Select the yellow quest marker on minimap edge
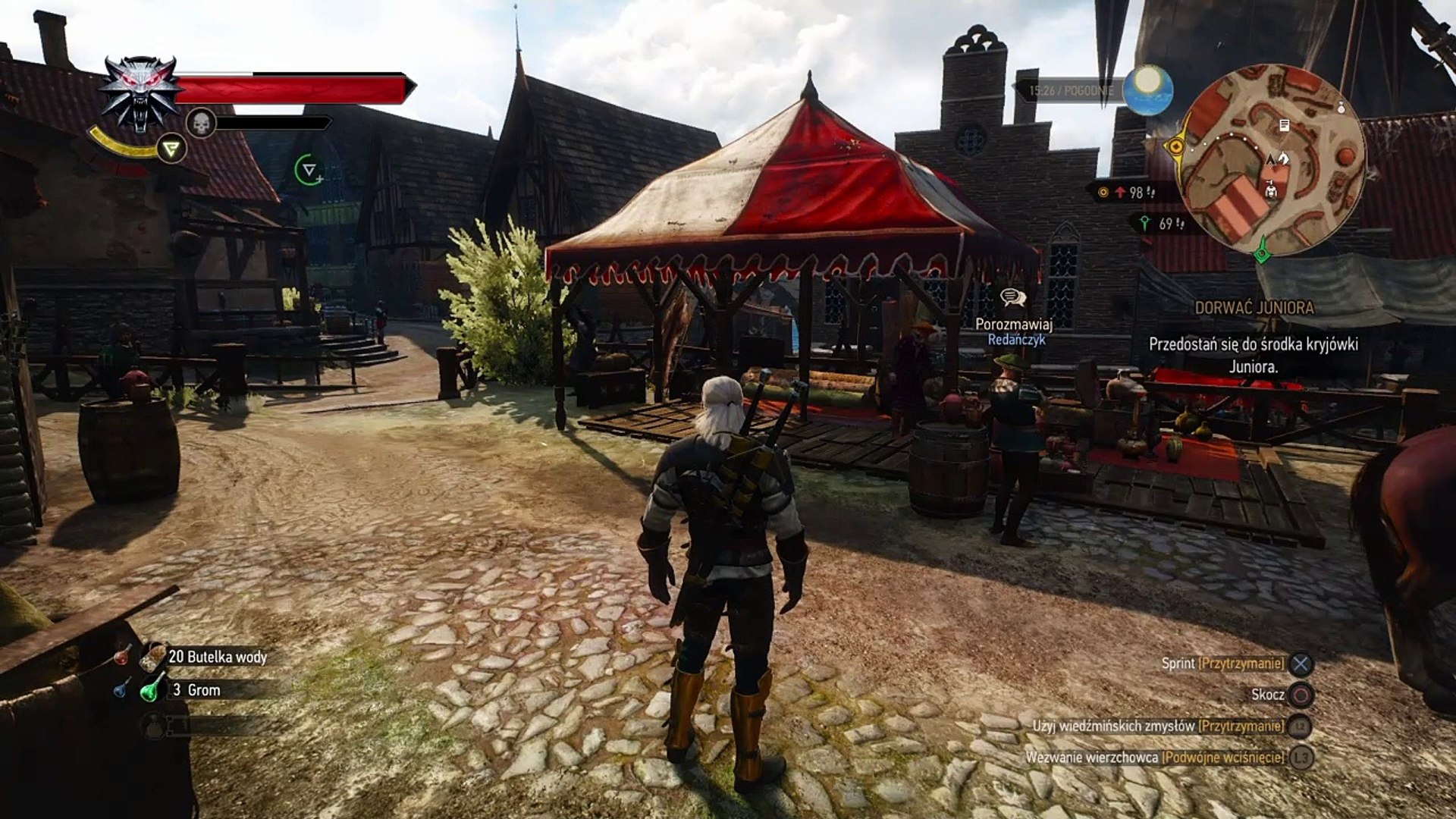Screen dimensions: 1456x819 tap(1177, 146)
